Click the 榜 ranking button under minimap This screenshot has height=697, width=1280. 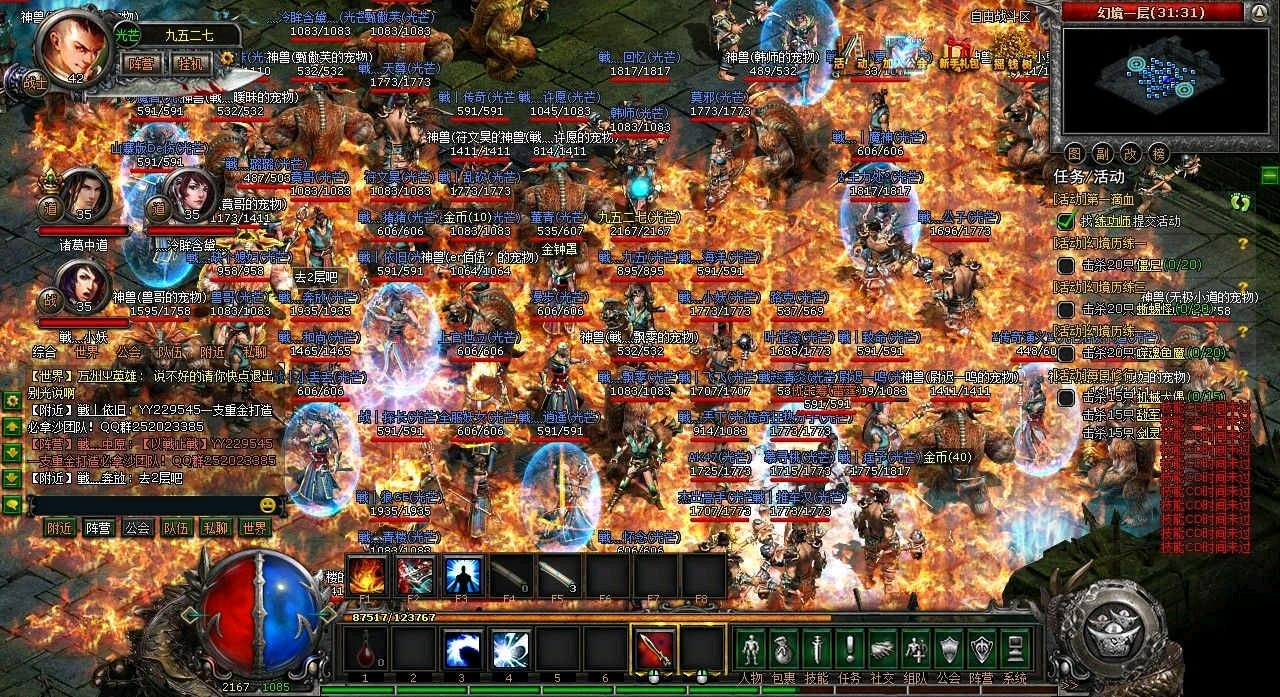[x=1159, y=153]
